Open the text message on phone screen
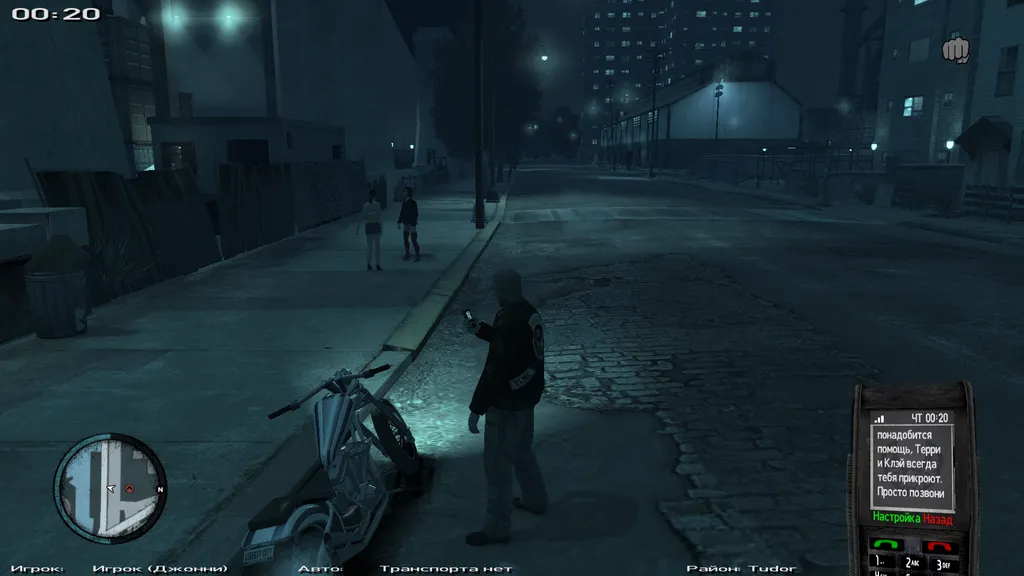 point(913,464)
